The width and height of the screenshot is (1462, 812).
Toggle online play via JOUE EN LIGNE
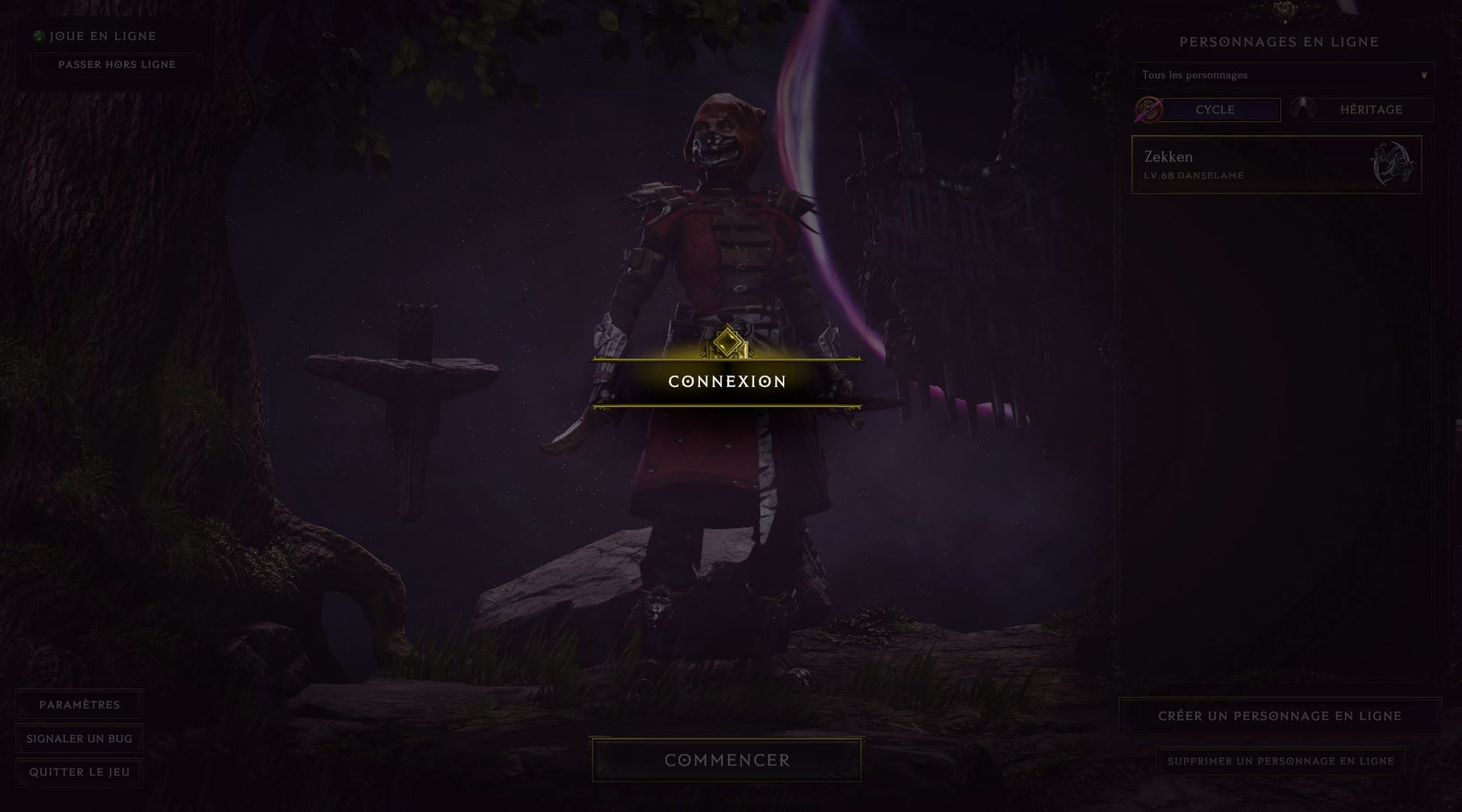coord(101,36)
